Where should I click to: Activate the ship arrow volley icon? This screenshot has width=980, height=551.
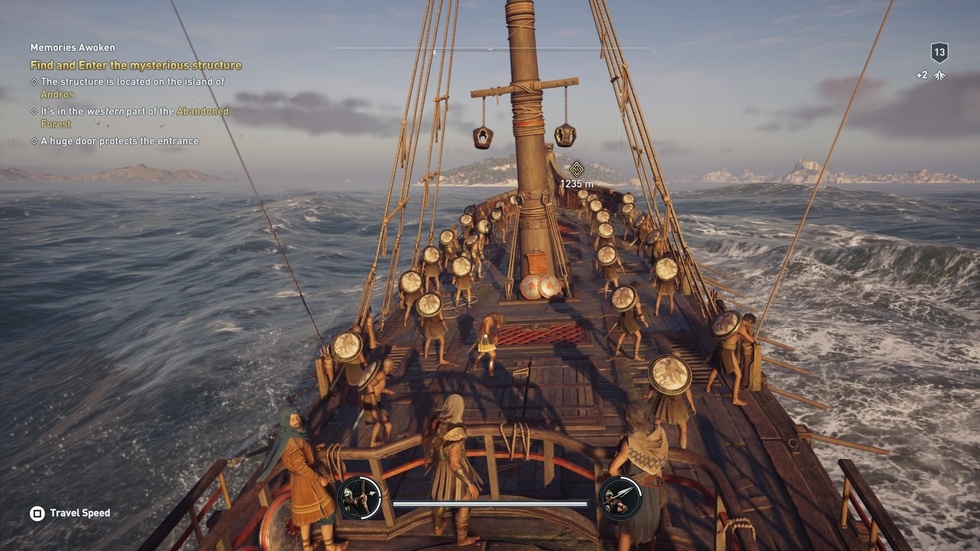[x=359, y=497]
